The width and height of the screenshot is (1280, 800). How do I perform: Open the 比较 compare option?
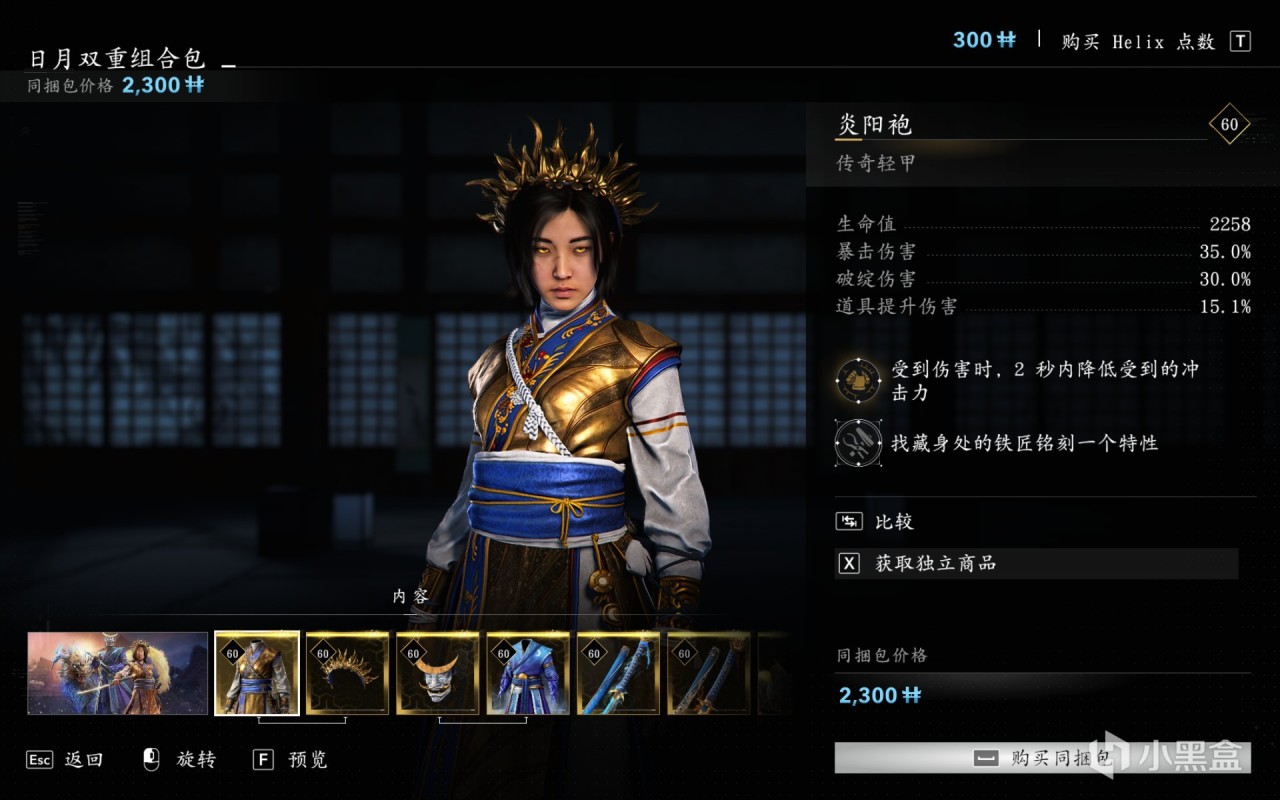[x=893, y=521]
